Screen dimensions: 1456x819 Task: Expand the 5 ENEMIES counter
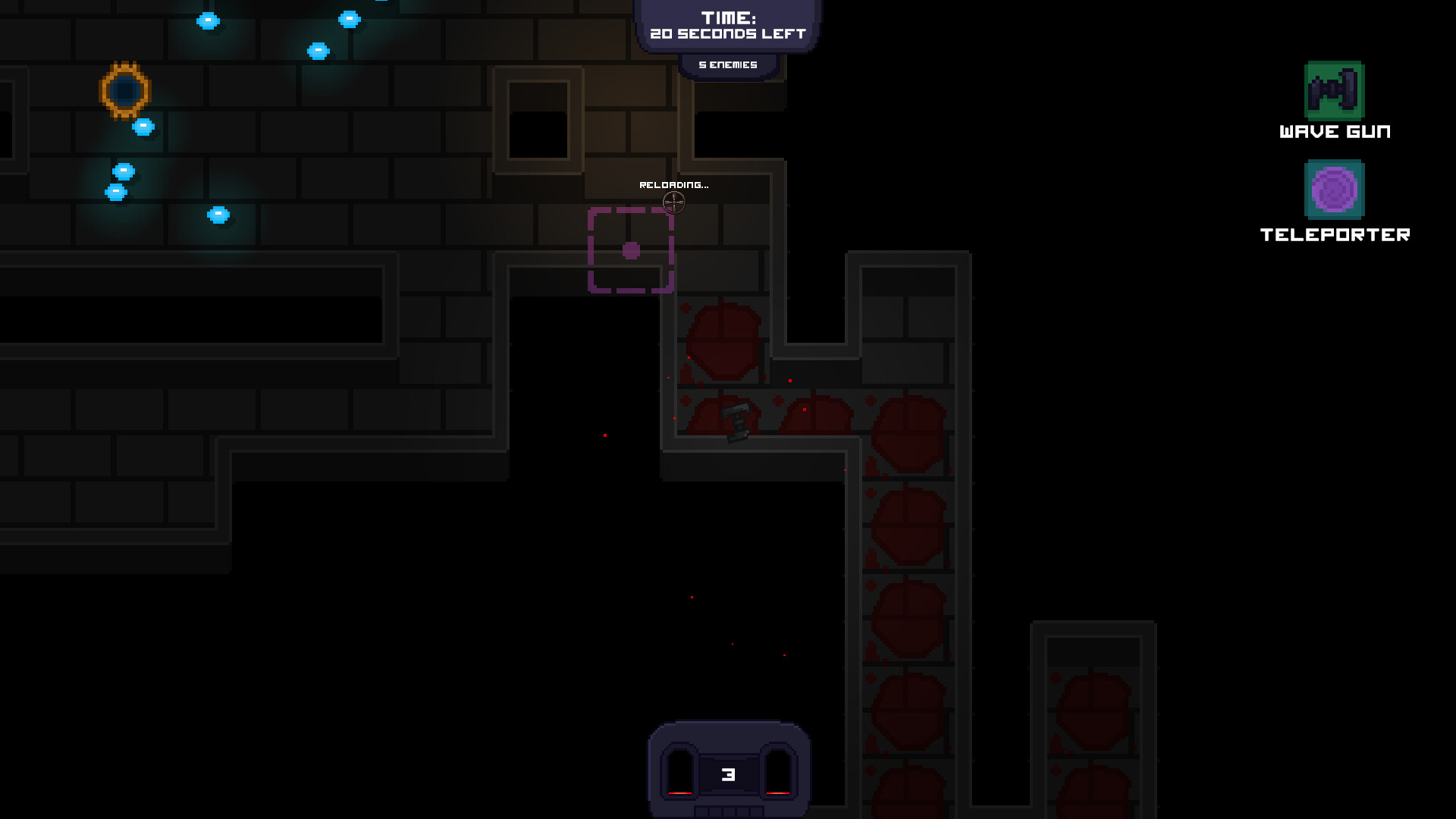pyautogui.click(x=728, y=64)
